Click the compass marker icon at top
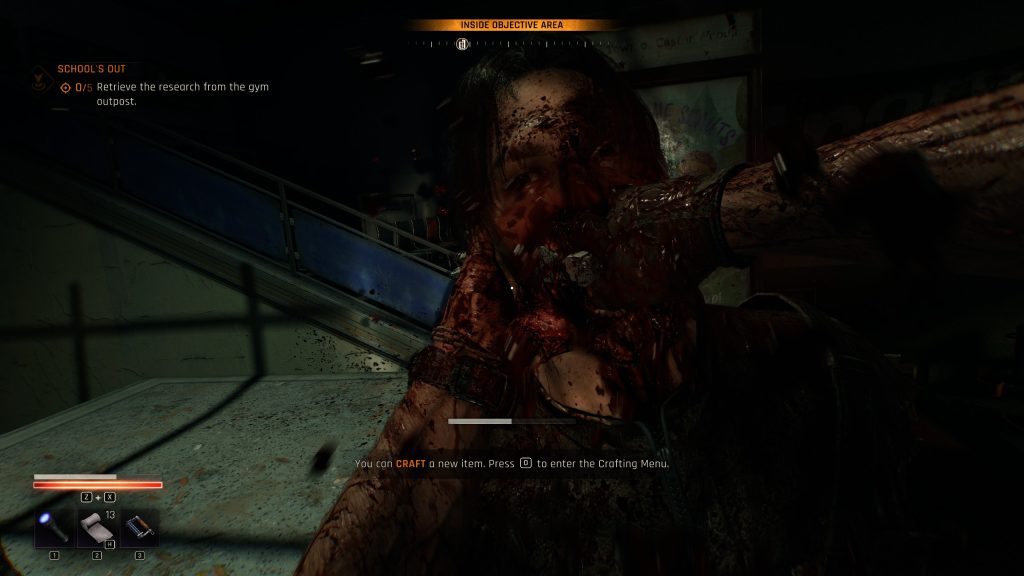The height and width of the screenshot is (576, 1024). [462, 43]
